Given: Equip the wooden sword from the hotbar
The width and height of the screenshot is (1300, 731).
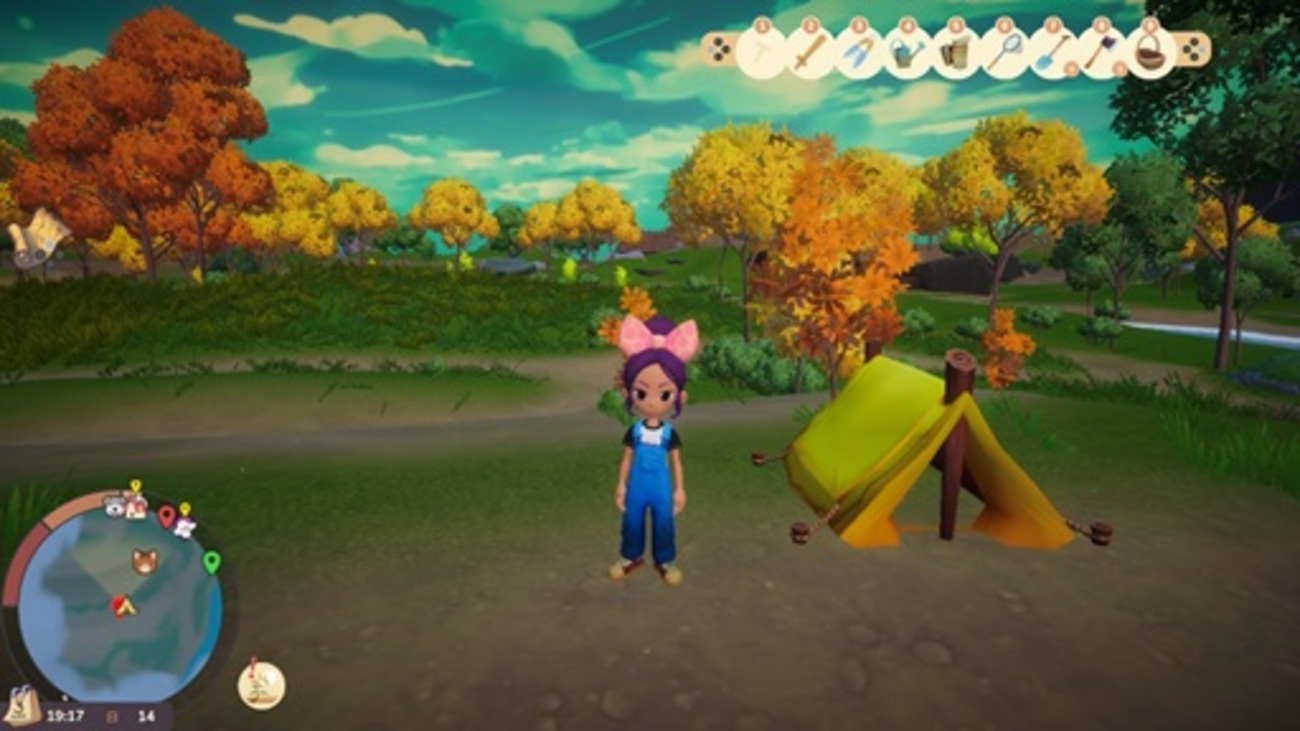Looking at the screenshot, I should (x=809, y=51).
